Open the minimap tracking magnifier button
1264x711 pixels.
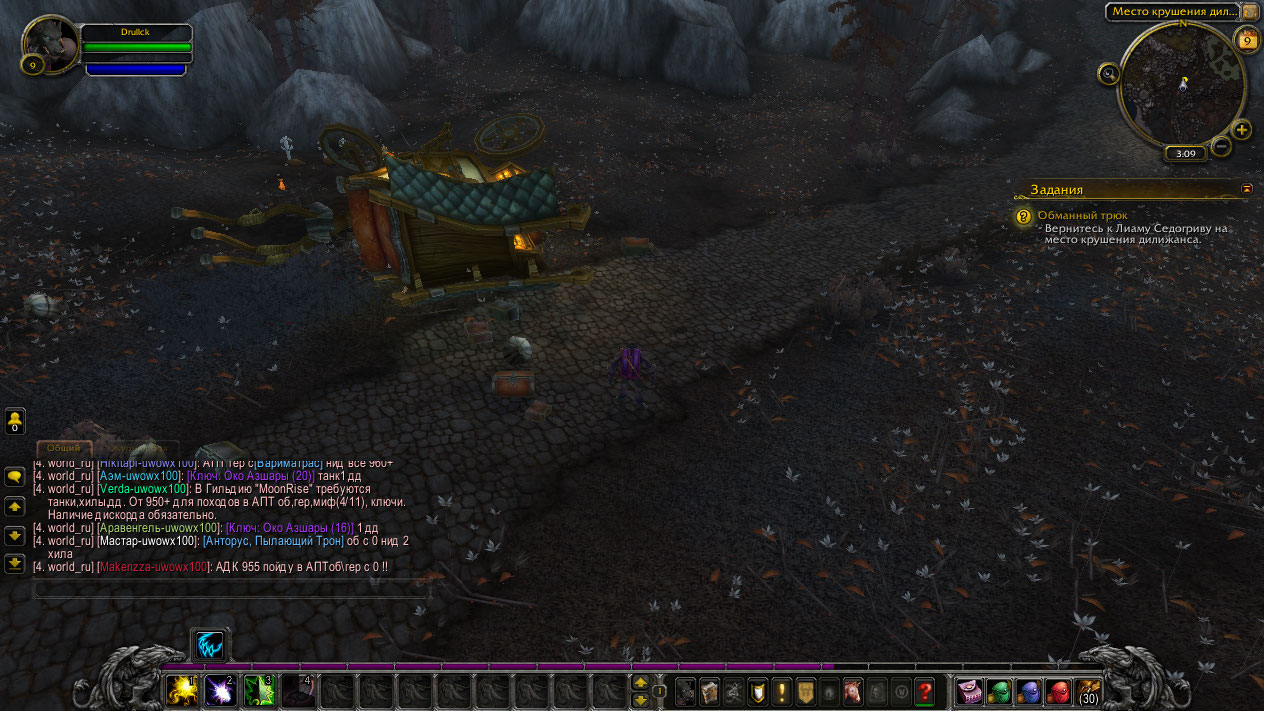click(x=1108, y=73)
